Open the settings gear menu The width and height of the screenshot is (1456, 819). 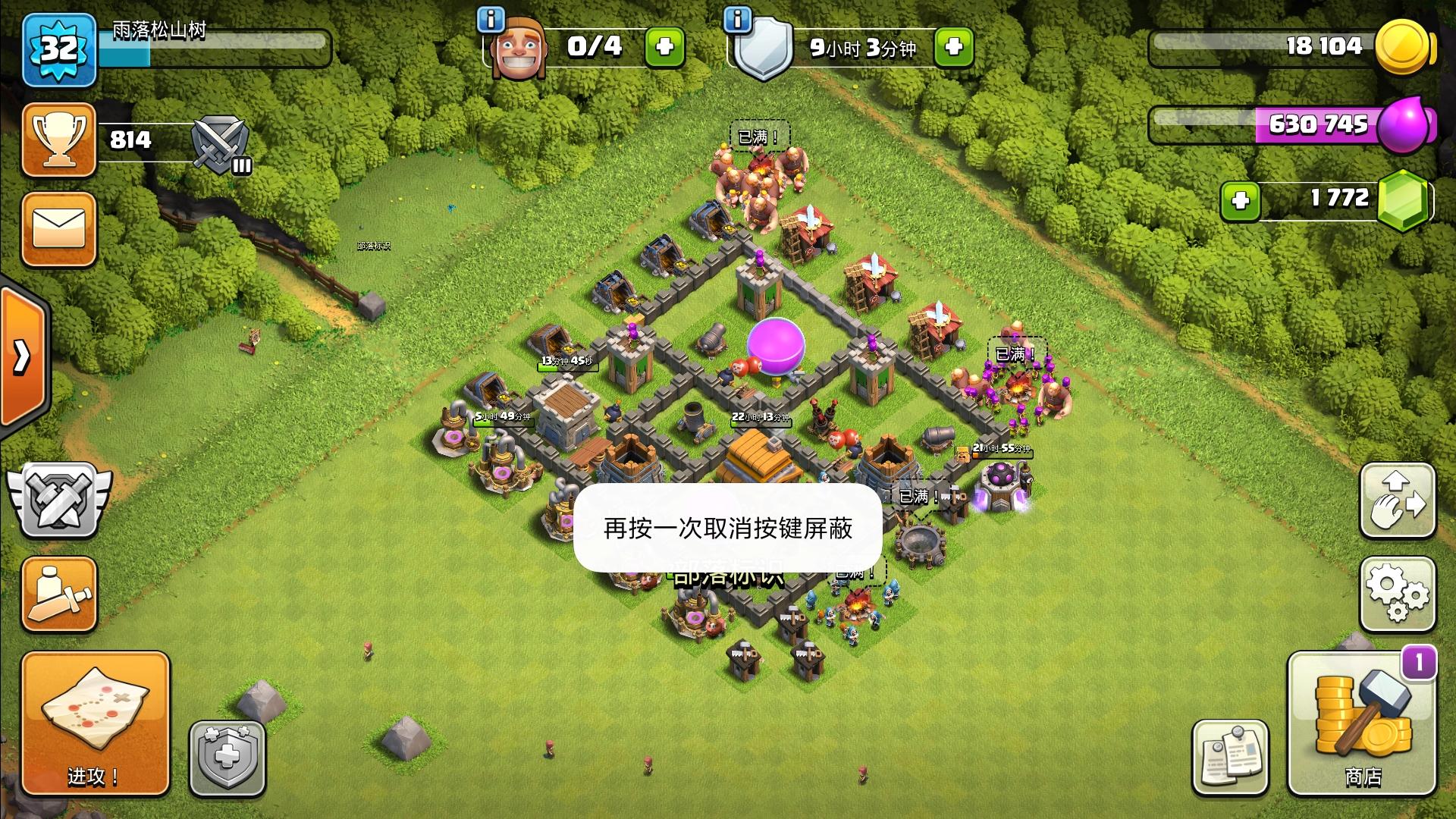(x=1398, y=595)
